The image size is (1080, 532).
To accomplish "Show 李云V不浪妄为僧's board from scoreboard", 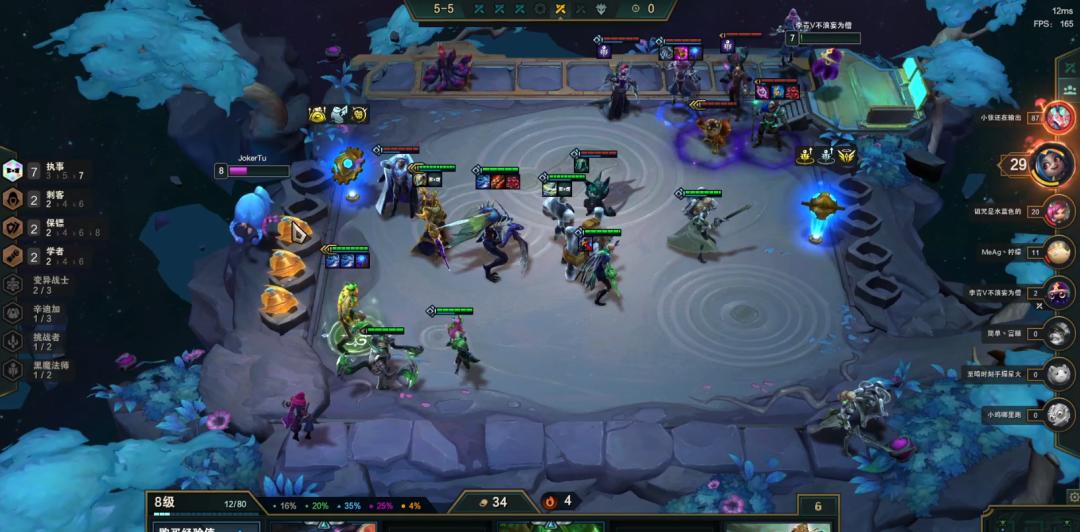I will click(1058, 292).
